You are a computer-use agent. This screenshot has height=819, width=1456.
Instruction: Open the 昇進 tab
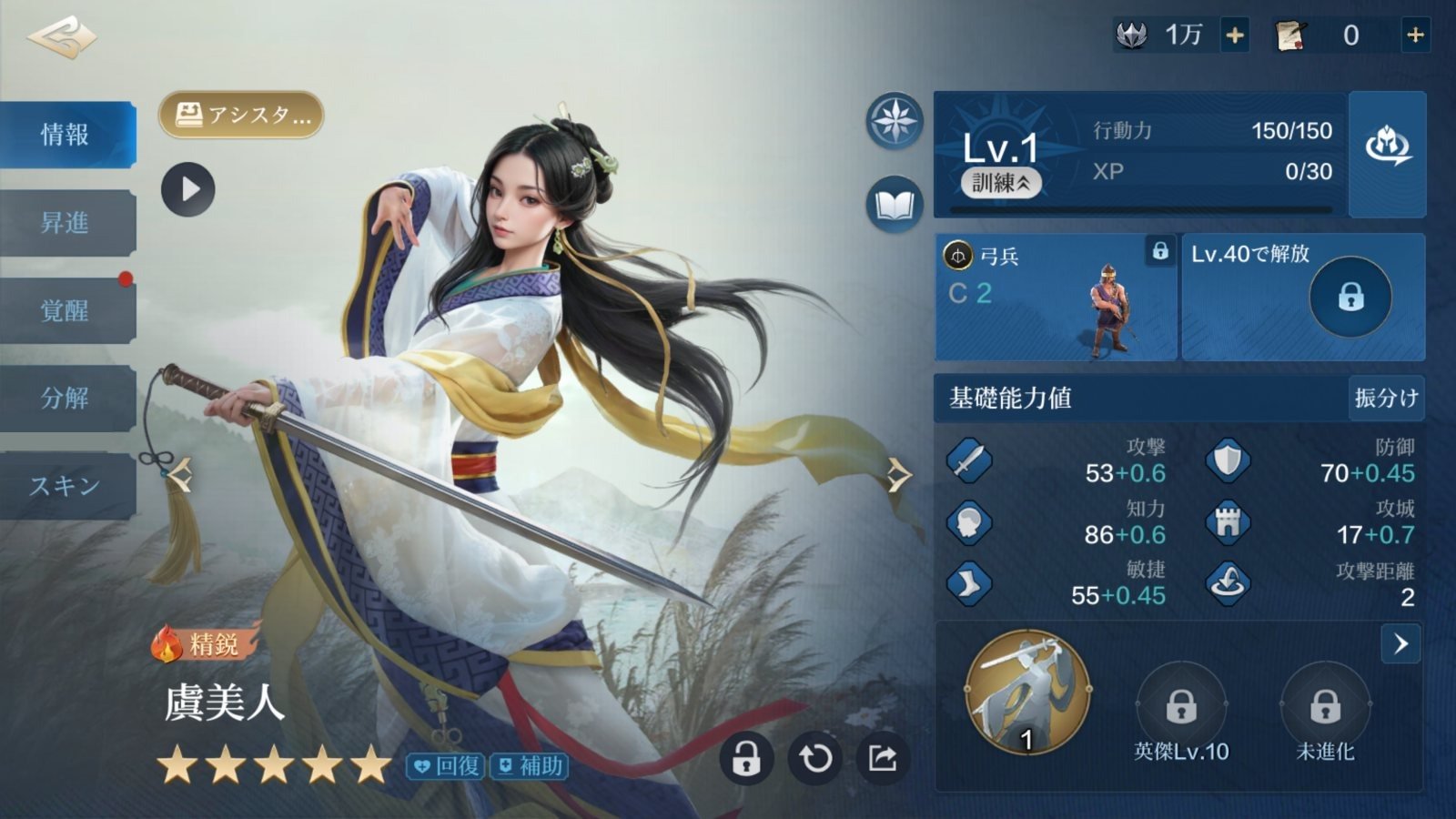click(x=66, y=222)
